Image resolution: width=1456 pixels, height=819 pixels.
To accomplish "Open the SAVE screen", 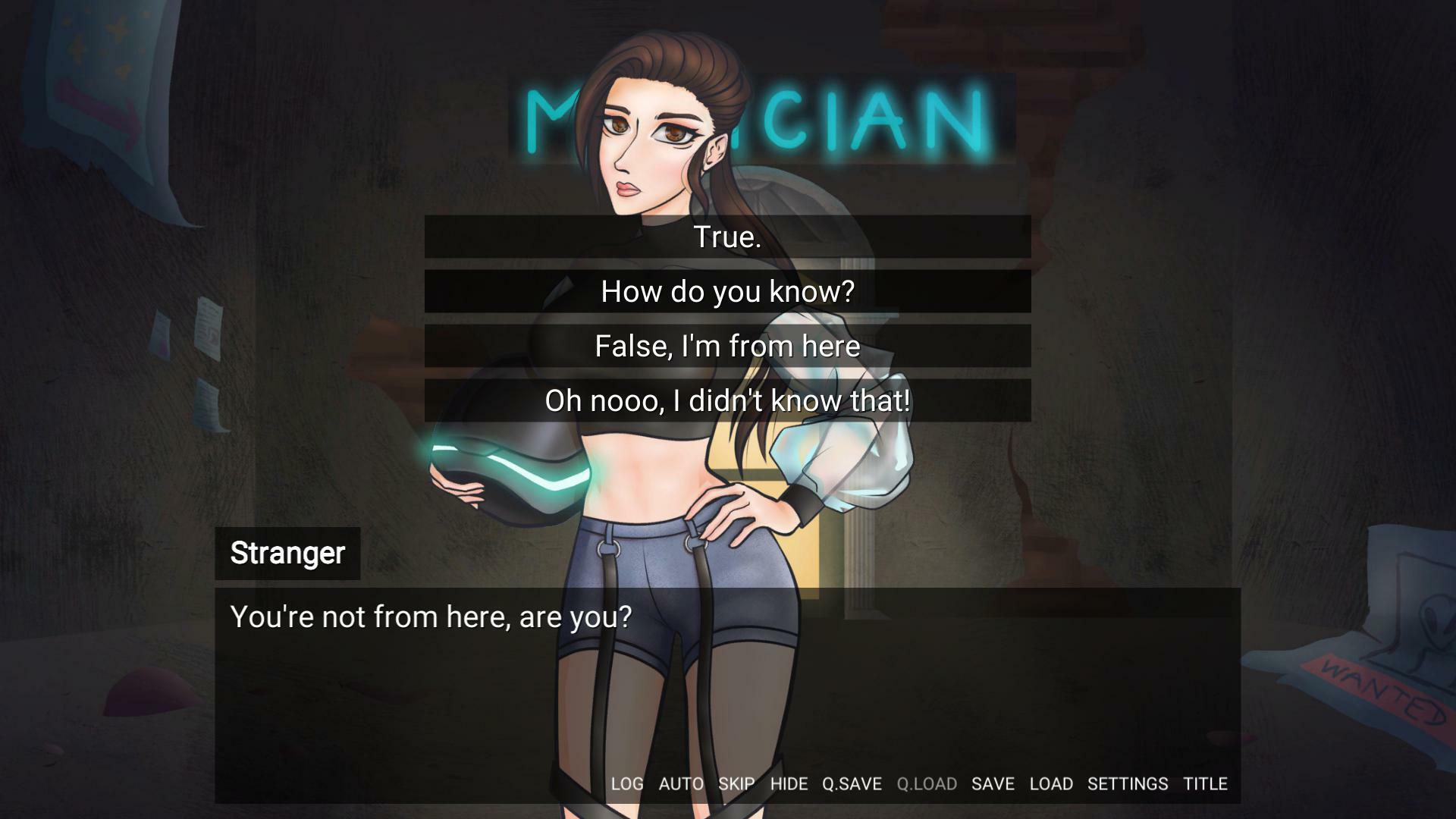I will [x=993, y=783].
